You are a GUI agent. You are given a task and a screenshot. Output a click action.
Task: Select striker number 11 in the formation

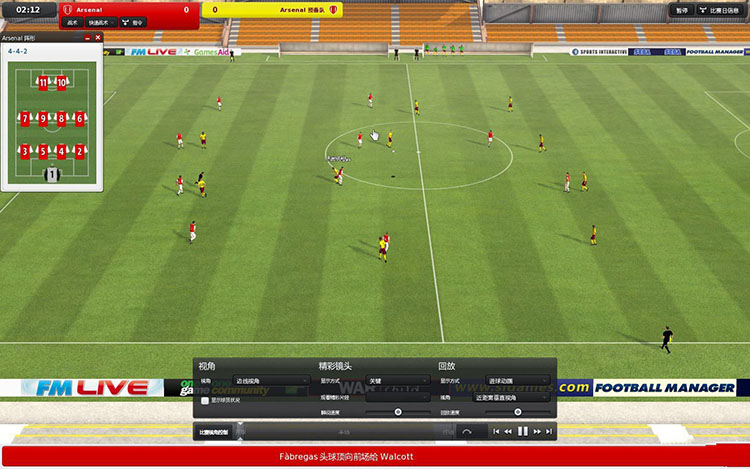(x=43, y=83)
